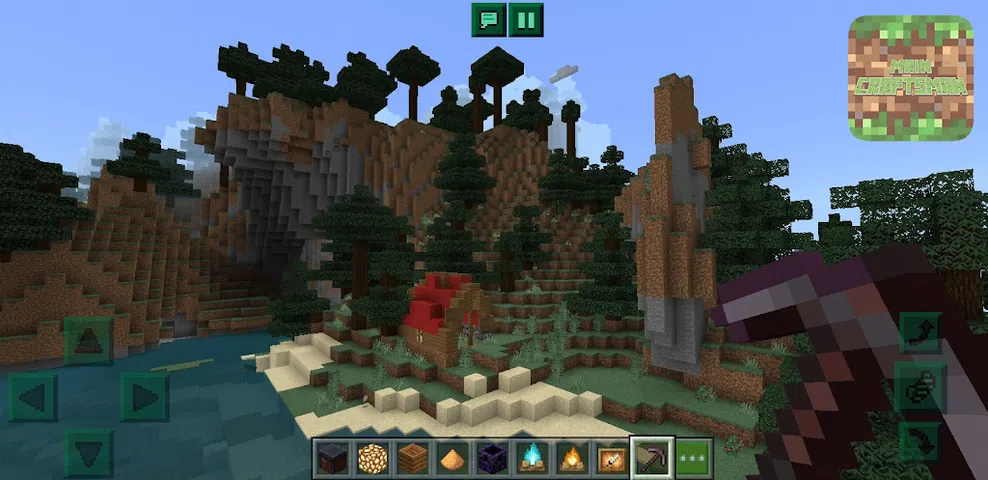Pick the purple obsidian block slot
Image resolution: width=988 pixels, height=480 pixels.
(490, 458)
